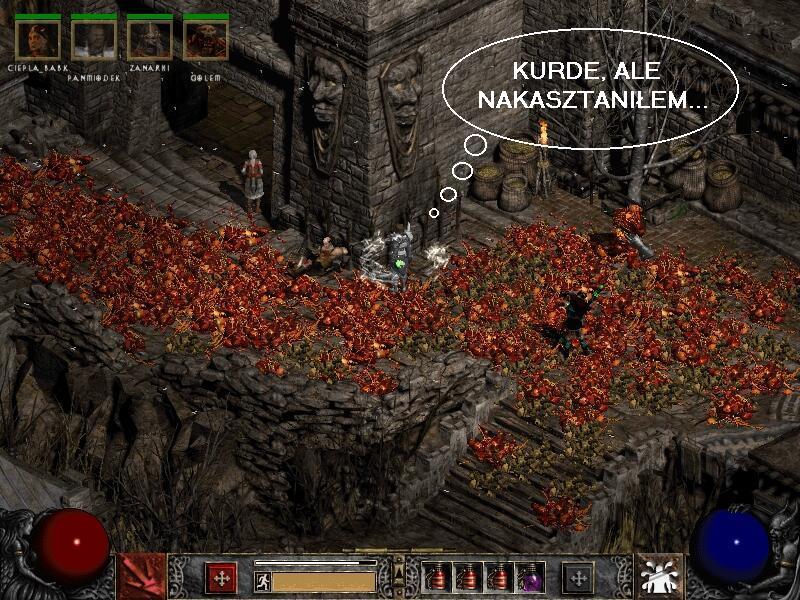This screenshot has height=600, width=800.
Task: Select the Panmiodek party portrait
Action: click(x=94, y=39)
